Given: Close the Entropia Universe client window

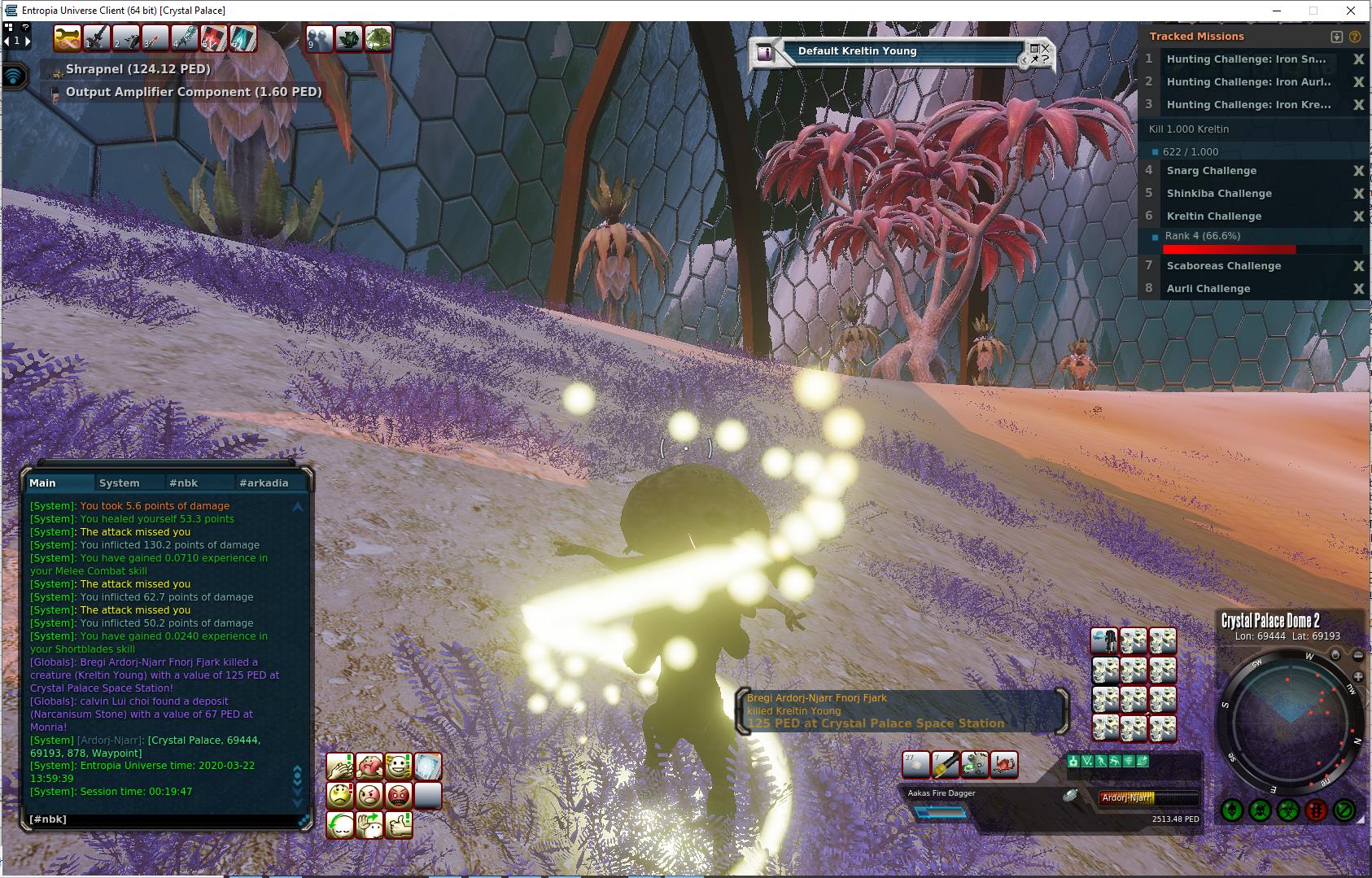Looking at the screenshot, I should [x=1352, y=11].
